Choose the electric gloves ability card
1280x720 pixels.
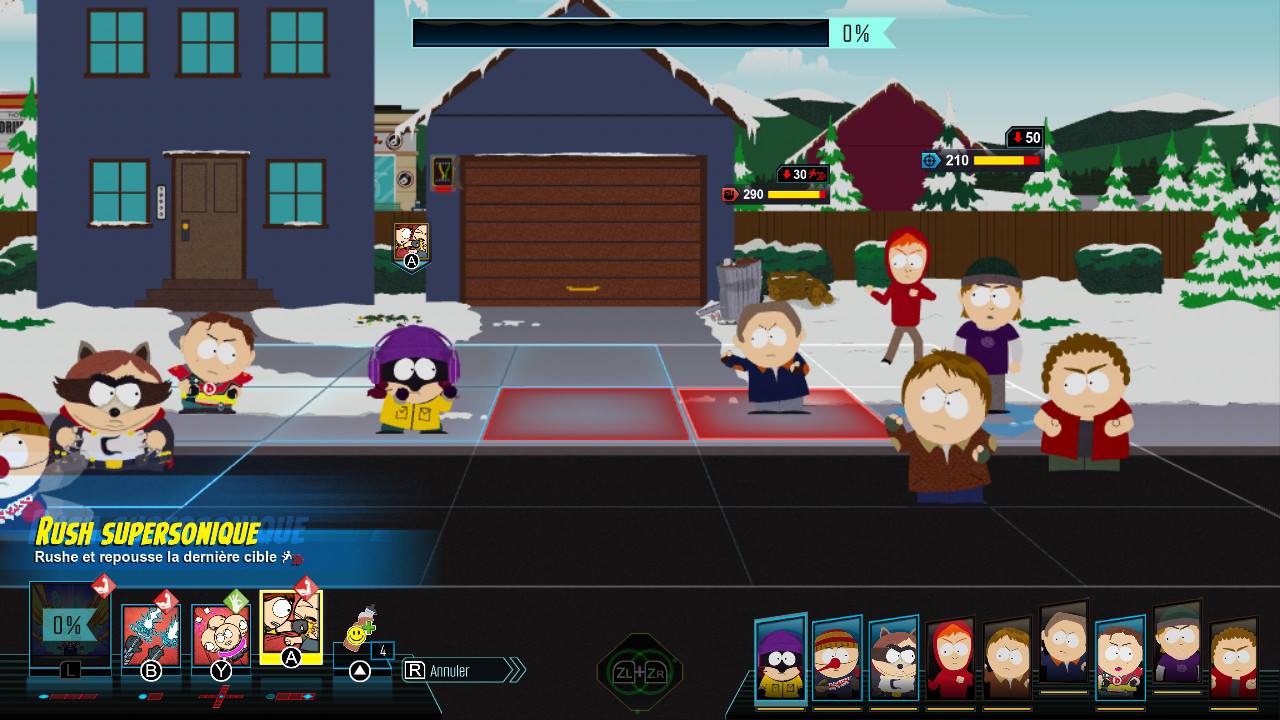coord(151,635)
